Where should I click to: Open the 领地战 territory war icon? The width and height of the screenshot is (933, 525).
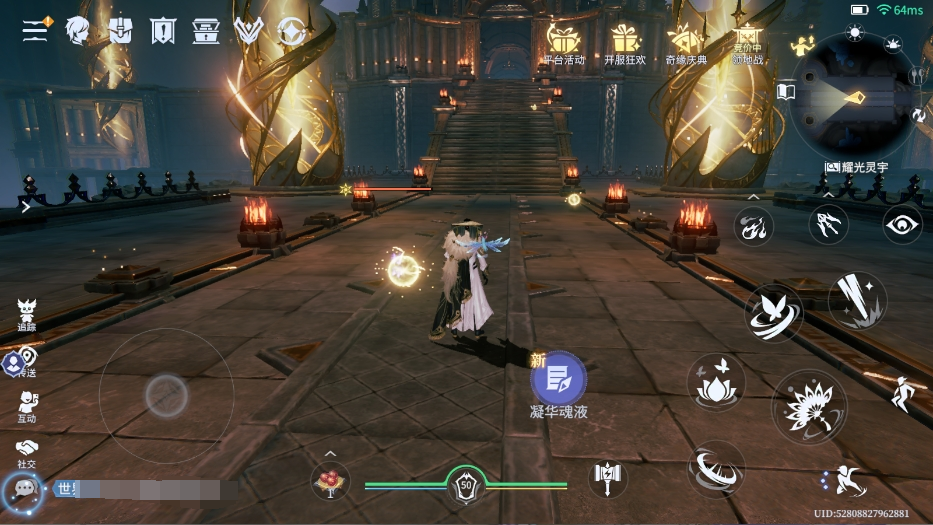tap(747, 43)
